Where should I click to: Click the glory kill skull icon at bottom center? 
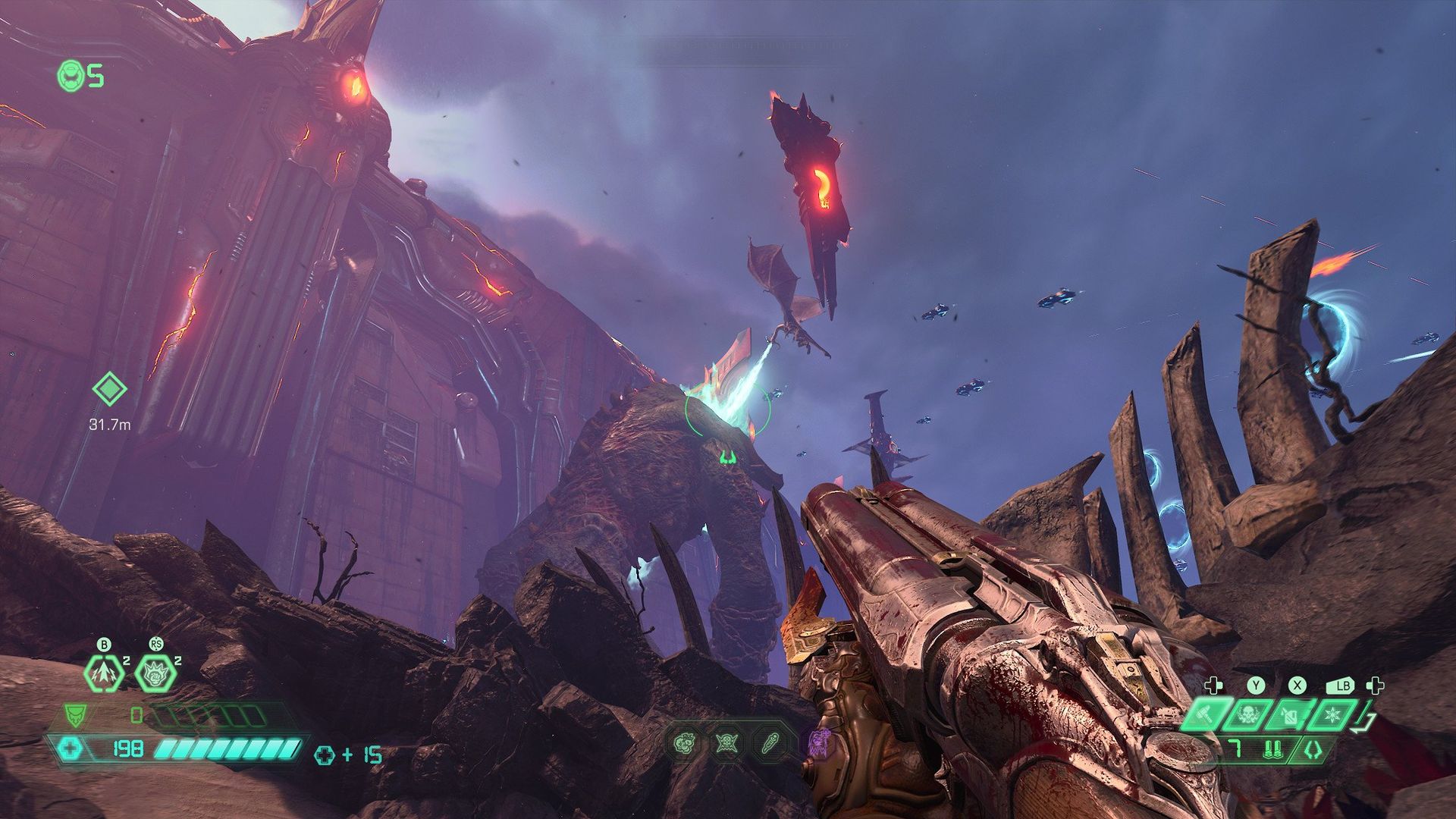[683, 742]
